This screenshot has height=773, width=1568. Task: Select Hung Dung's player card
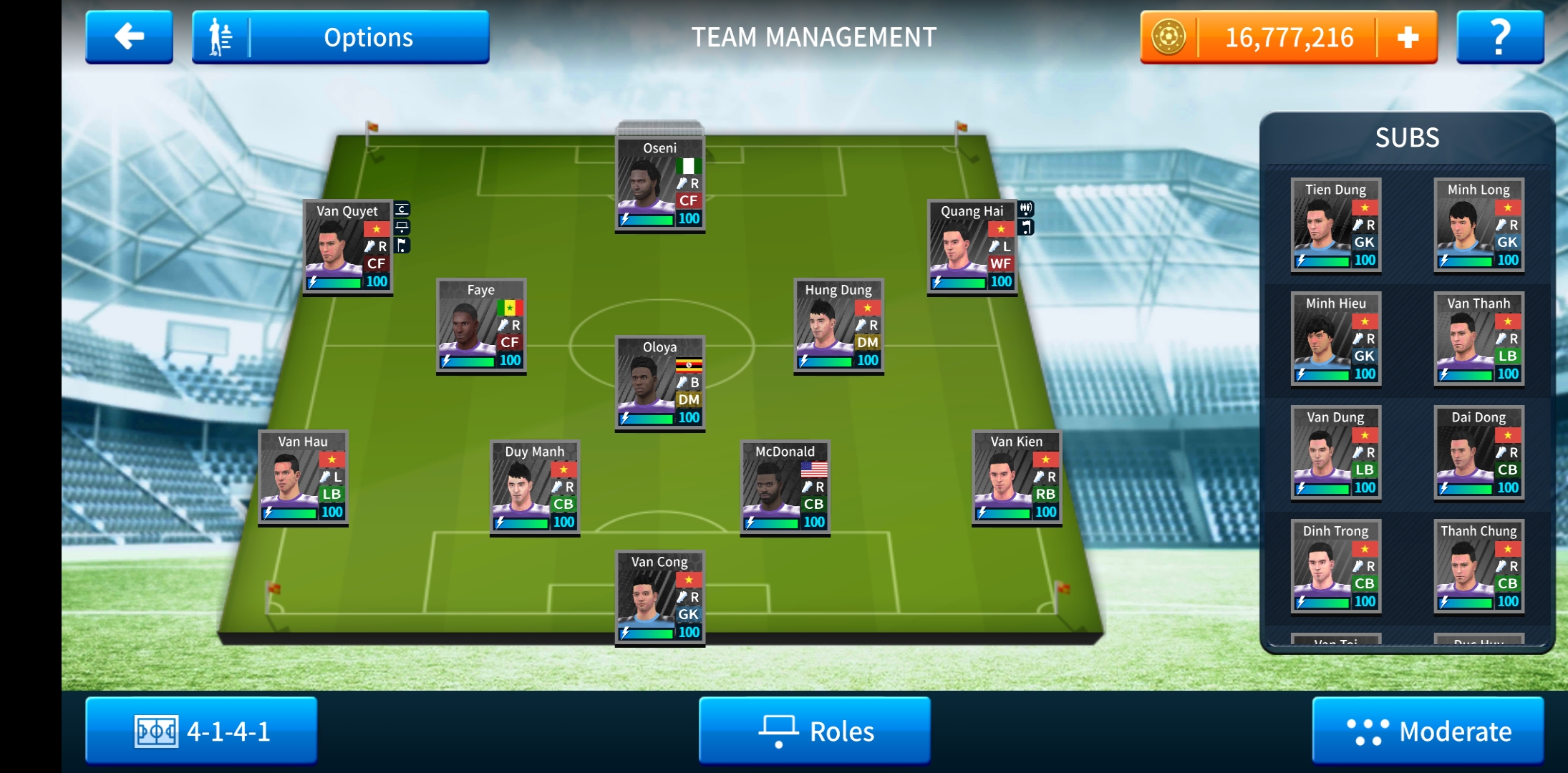tap(838, 326)
